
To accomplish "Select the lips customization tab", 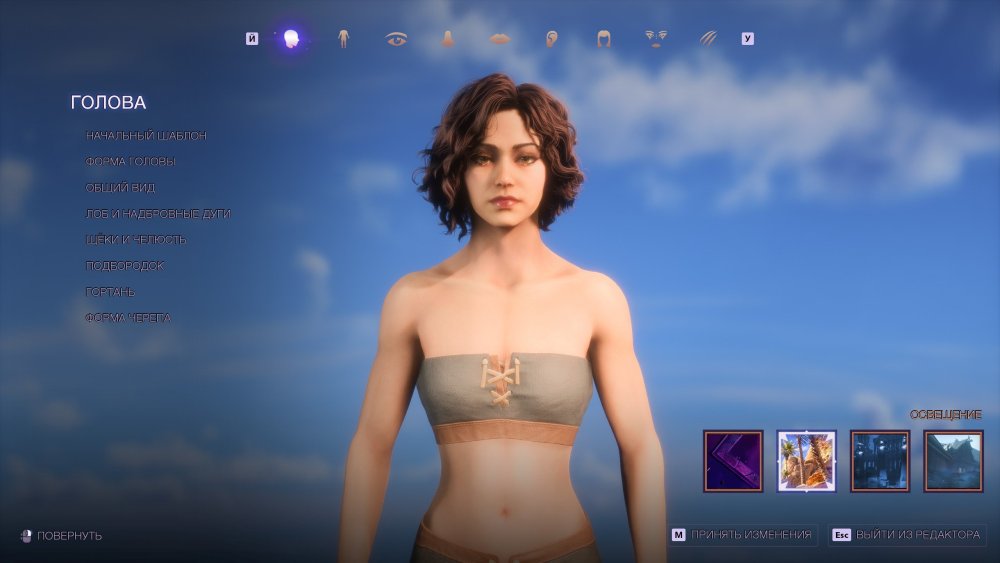I will (x=500, y=39).
